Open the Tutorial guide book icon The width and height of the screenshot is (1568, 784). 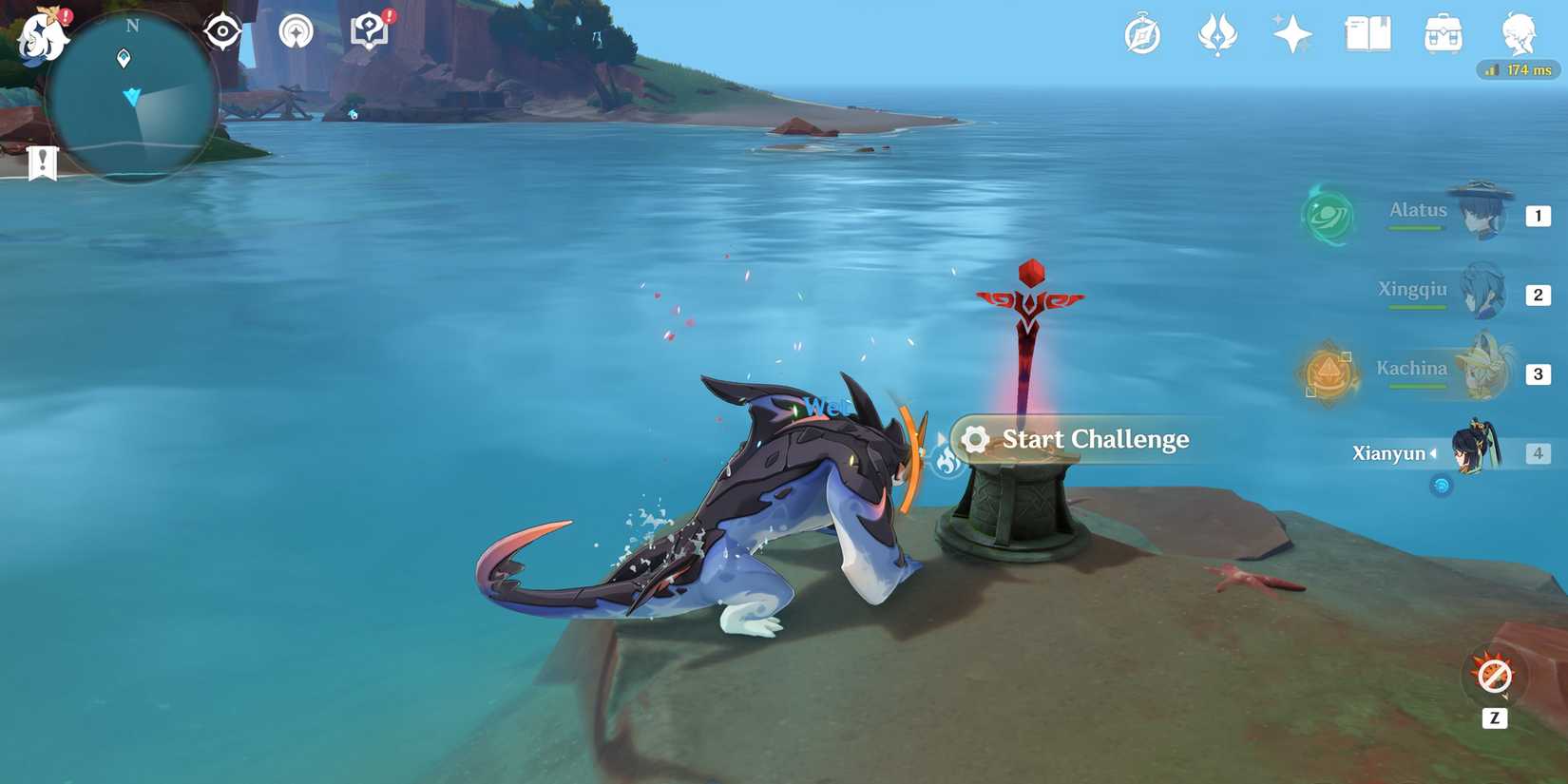[367, 29]
